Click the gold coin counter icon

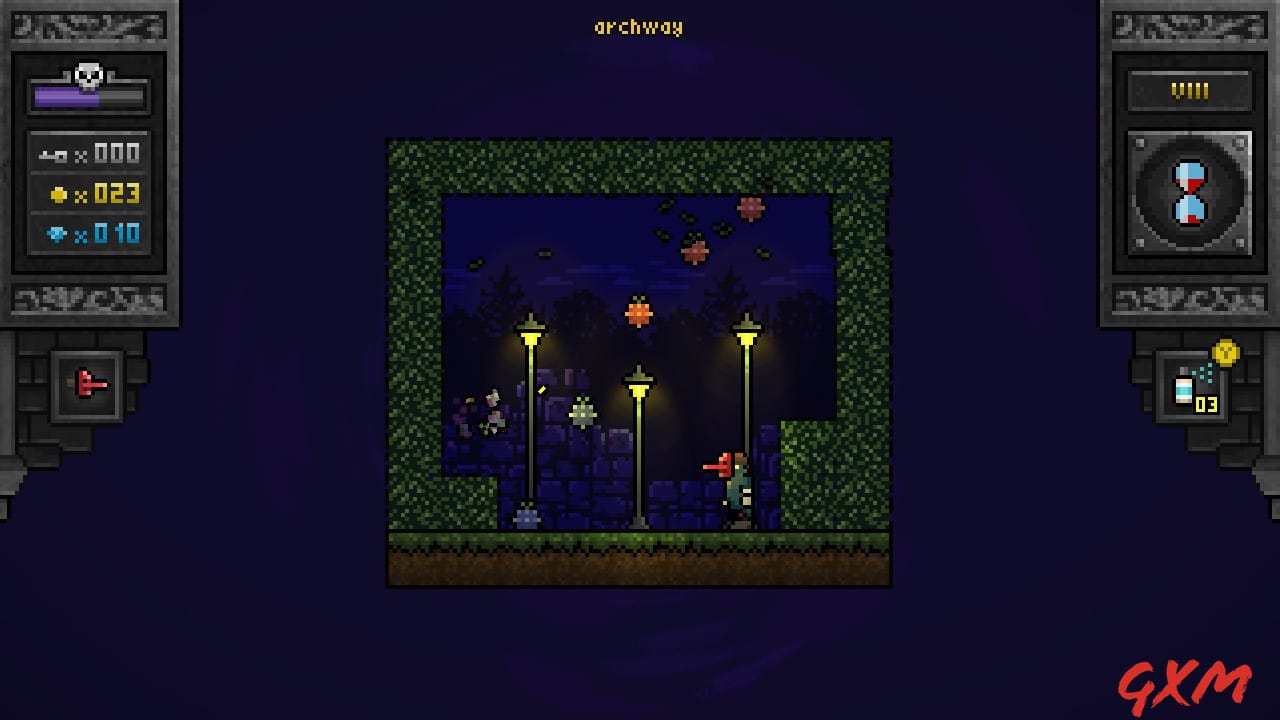coord(58,193)
